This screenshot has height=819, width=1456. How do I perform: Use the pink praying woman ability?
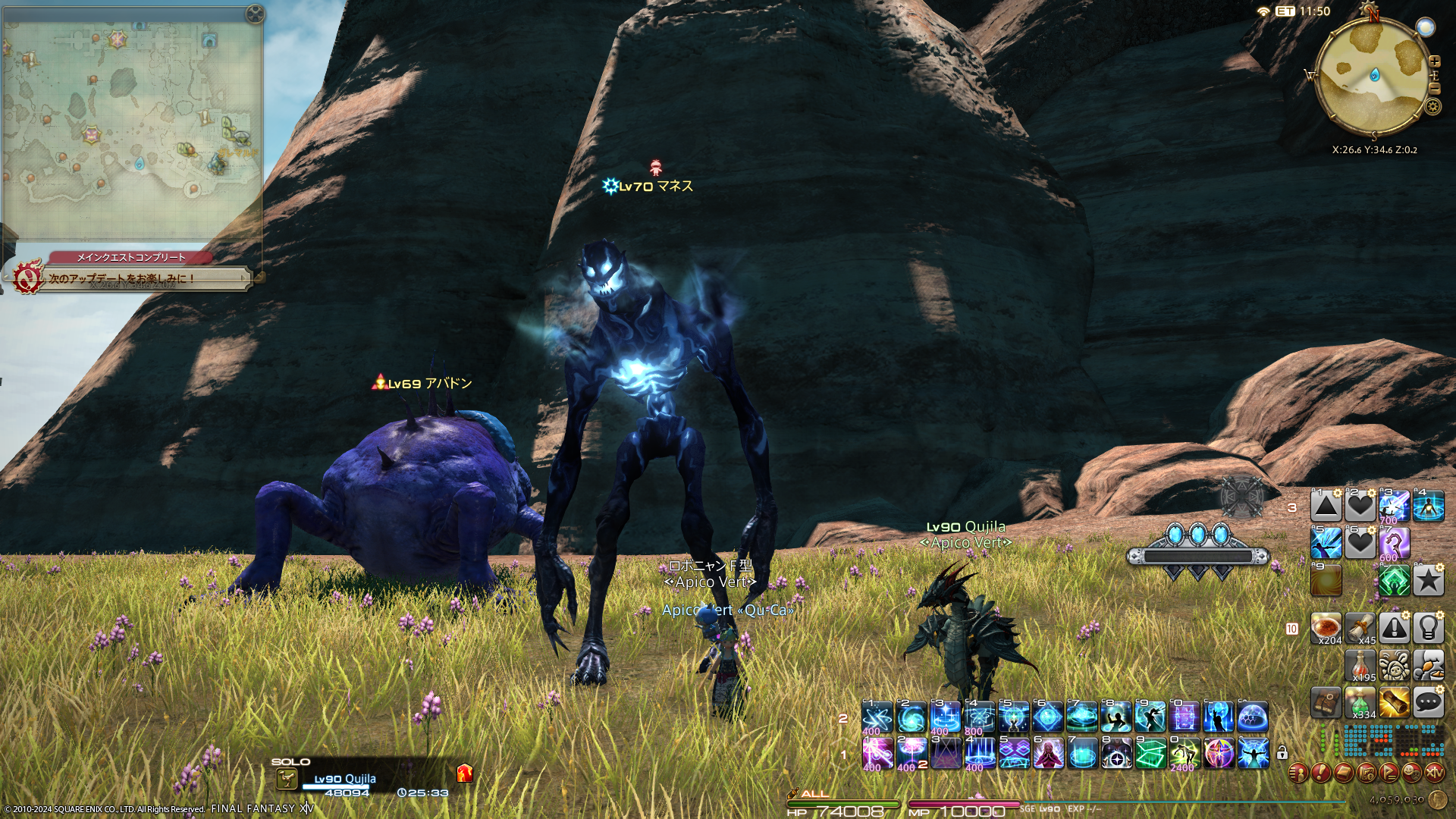point(1048,753)
